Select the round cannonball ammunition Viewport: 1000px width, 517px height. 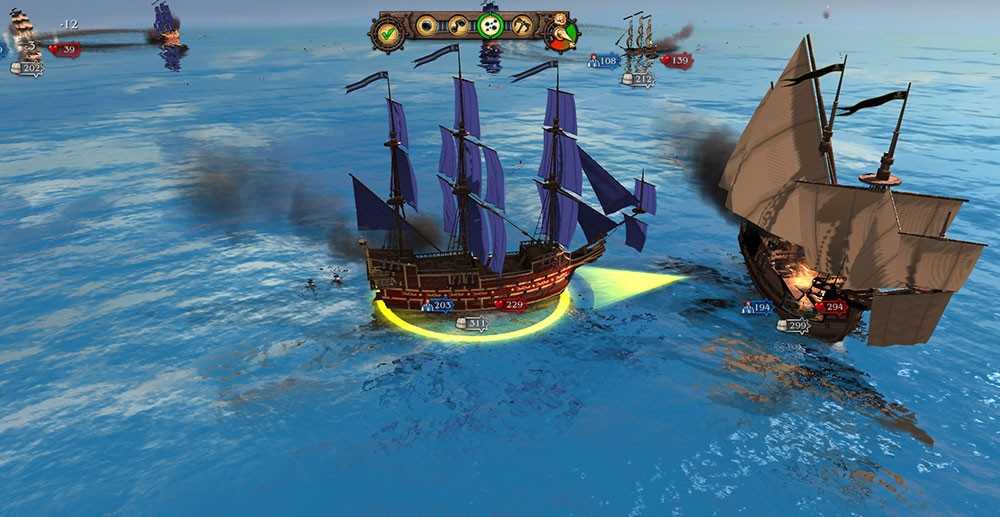pos(426,25)
